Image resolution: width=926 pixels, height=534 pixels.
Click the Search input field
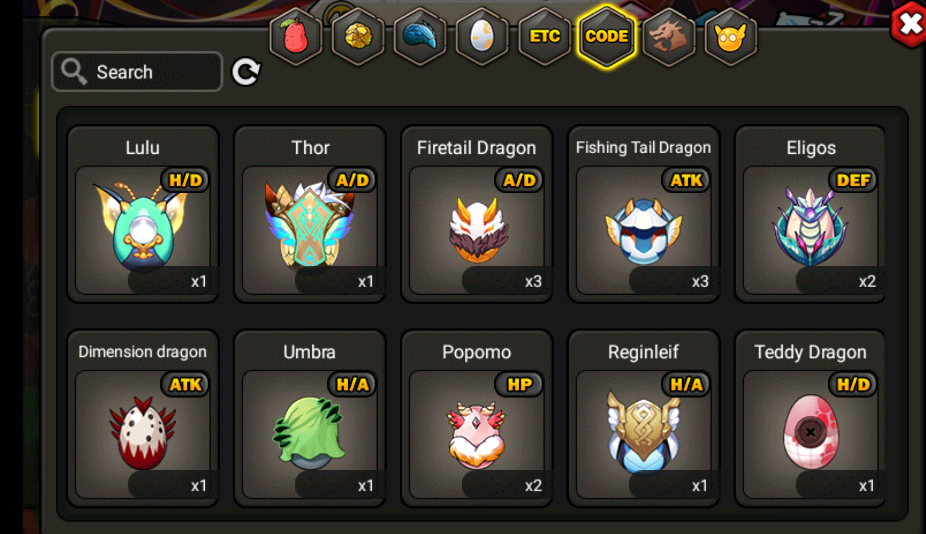[137, 72]
